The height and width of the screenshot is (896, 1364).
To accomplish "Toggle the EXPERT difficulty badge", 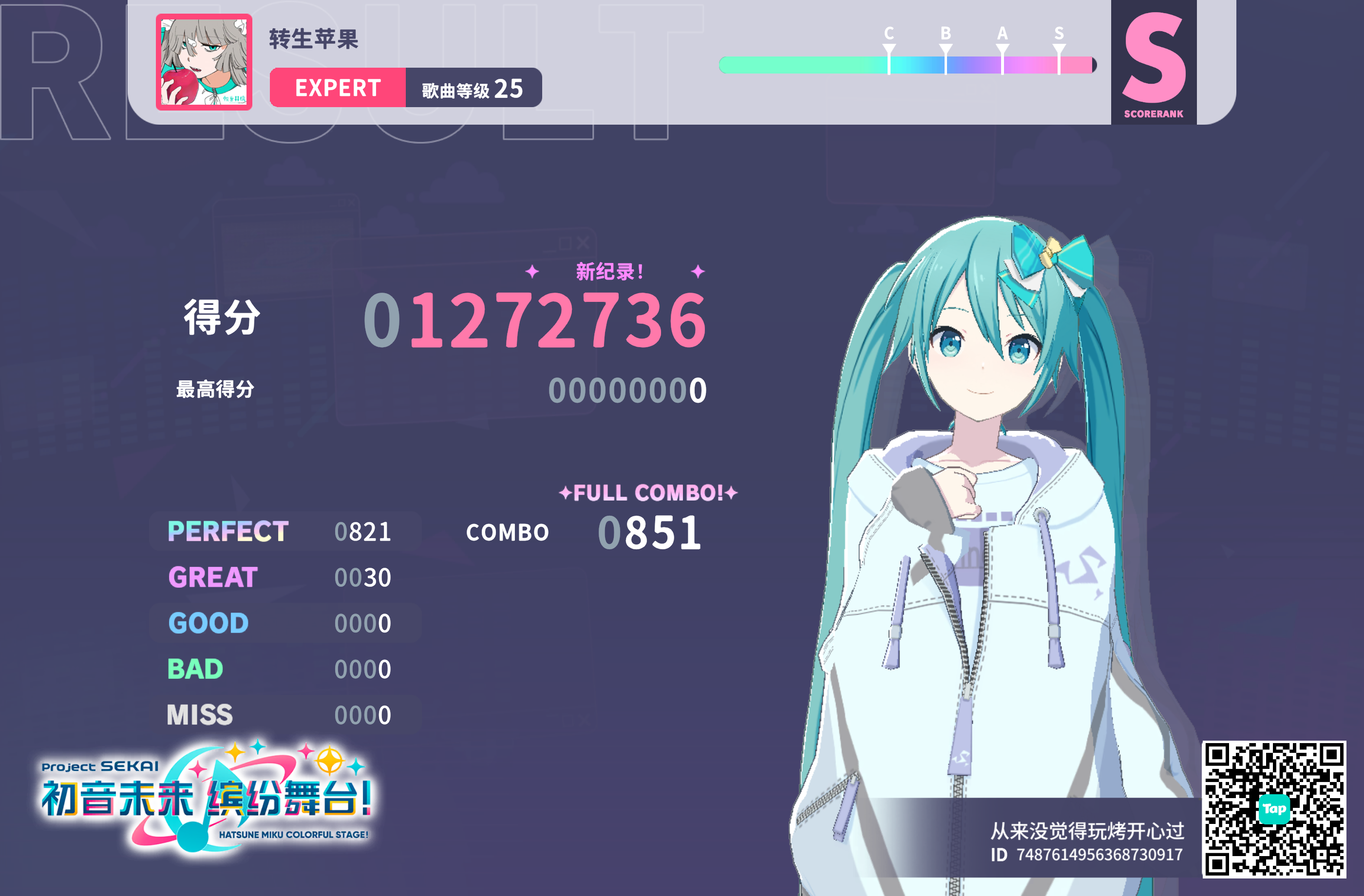I will click(x=337, y=88).
